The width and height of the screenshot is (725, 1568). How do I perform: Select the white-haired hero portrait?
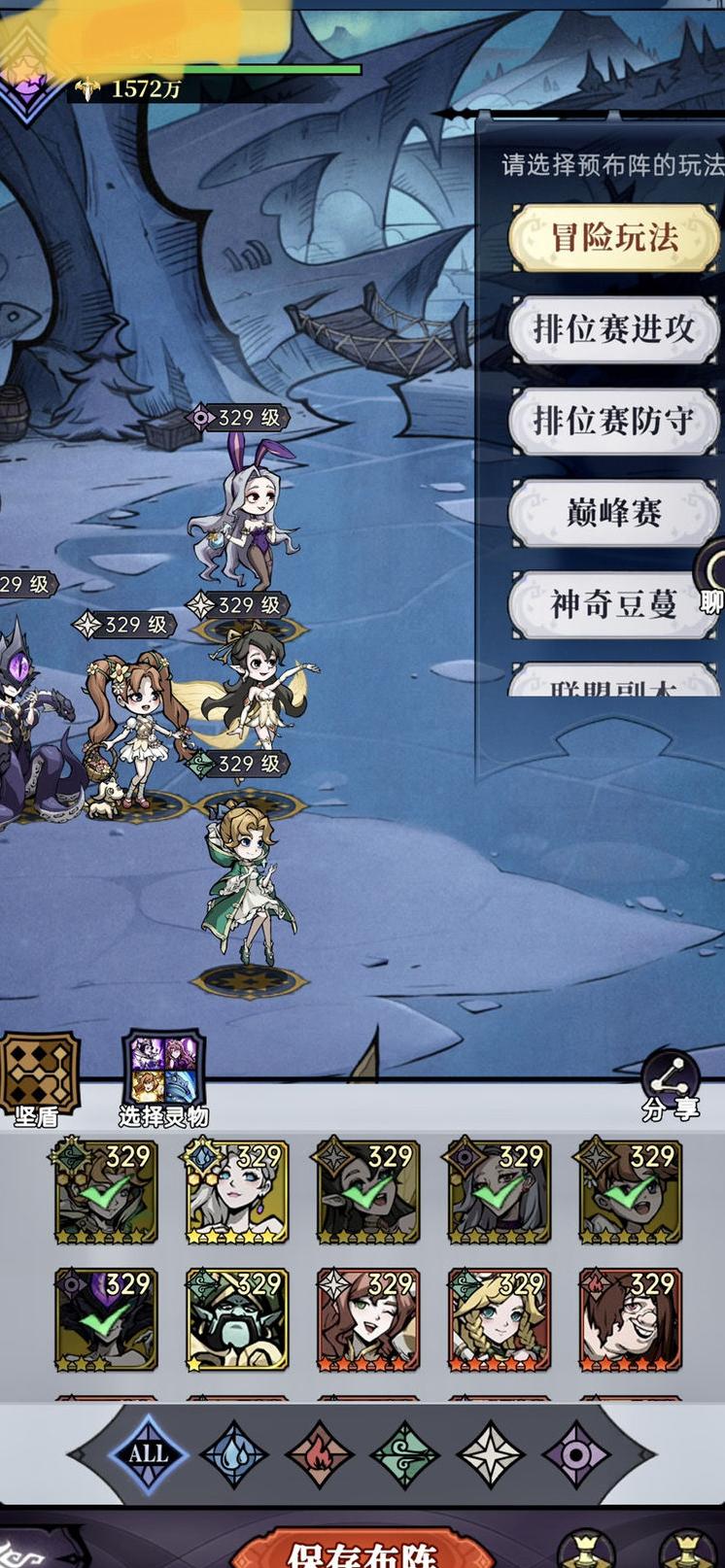(236, 1192)
